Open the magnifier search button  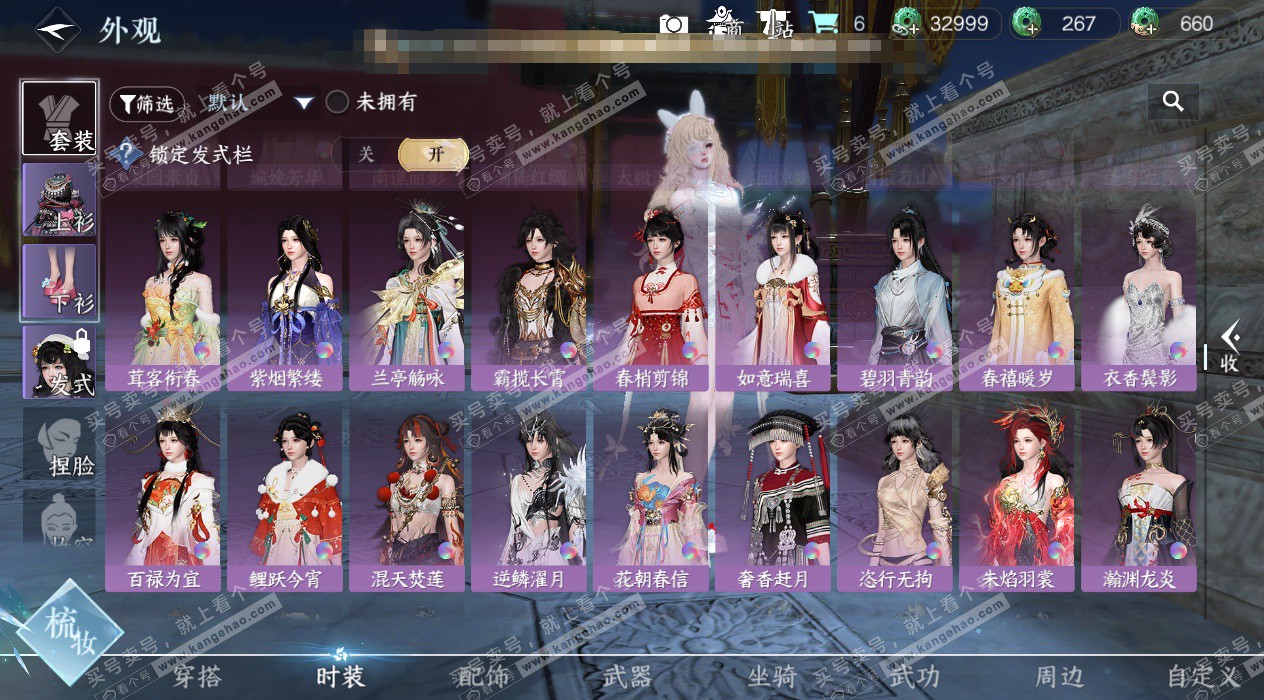[1173, 101]
